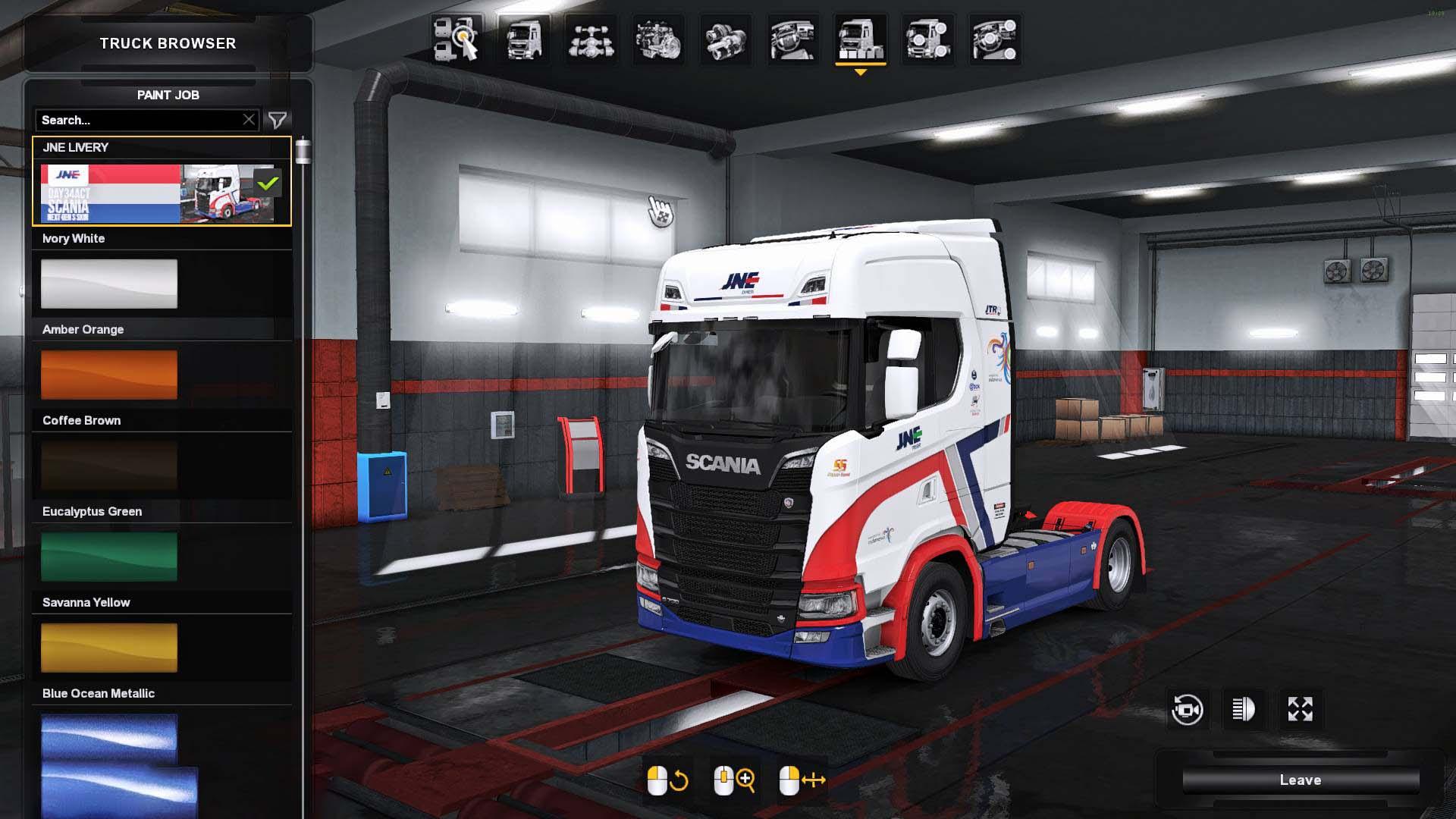Choose the Ivory White paint swatch
The width and height of the screenshot is (1456, 819).
click(x=109, y=284)
